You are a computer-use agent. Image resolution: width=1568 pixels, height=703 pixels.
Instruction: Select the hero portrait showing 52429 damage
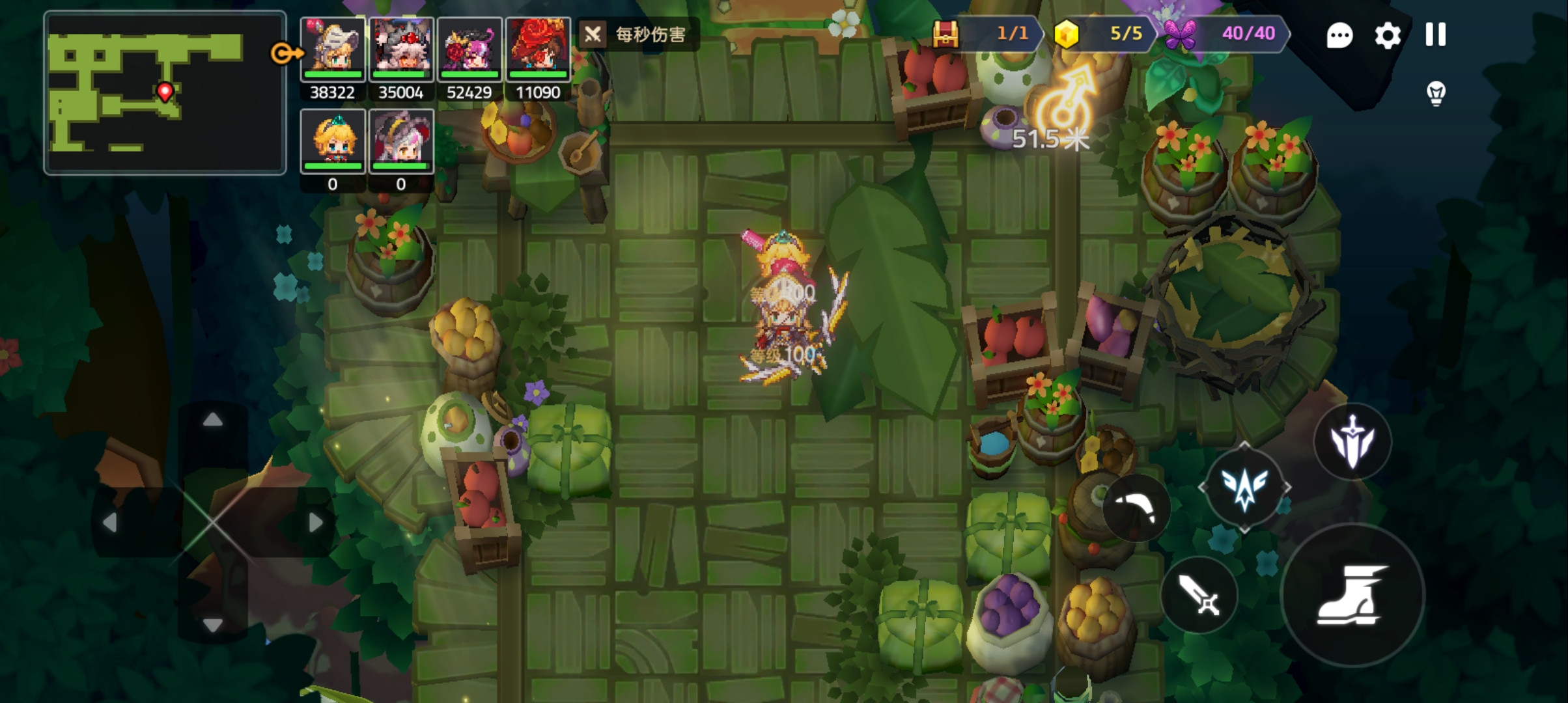[469, 49]
